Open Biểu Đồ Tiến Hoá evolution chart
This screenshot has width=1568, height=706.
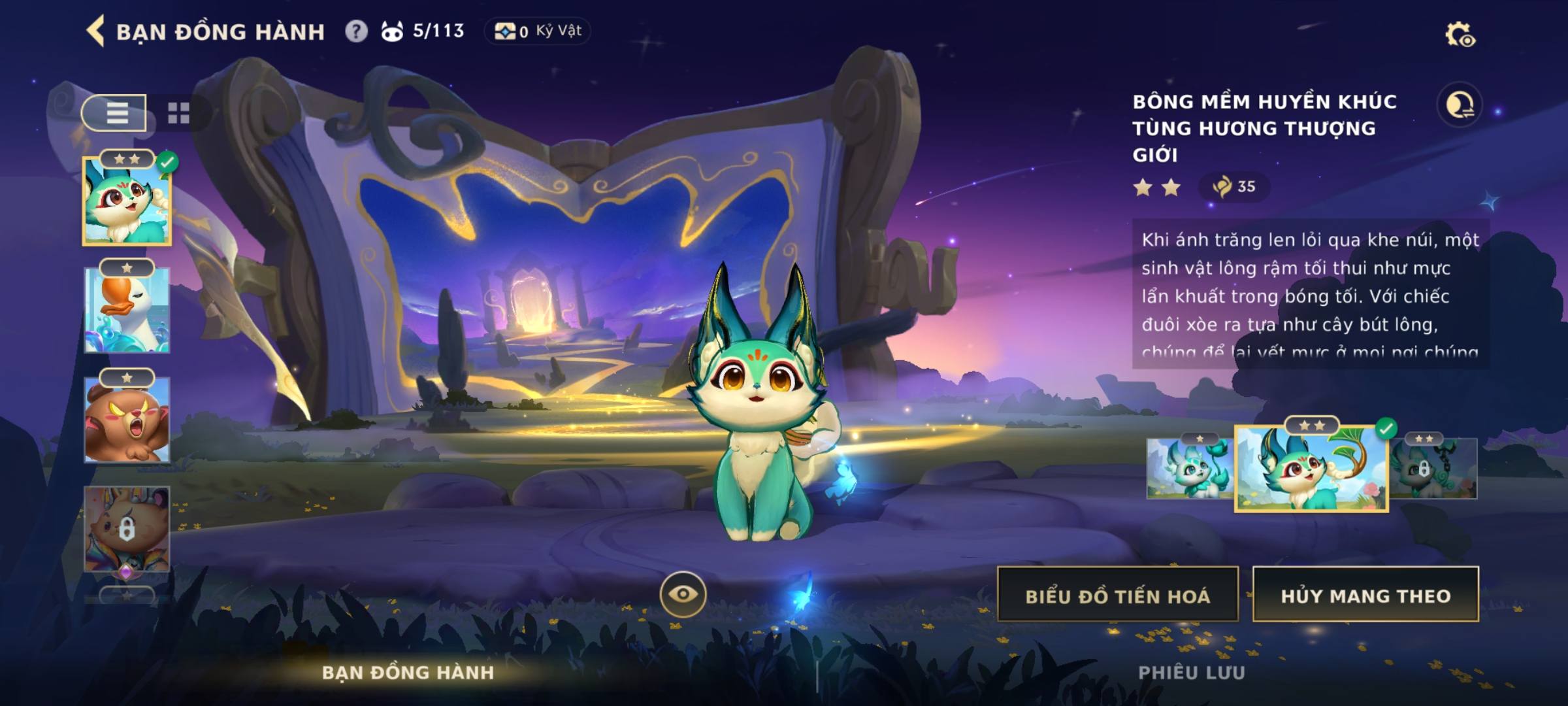tap(1117, 595)
